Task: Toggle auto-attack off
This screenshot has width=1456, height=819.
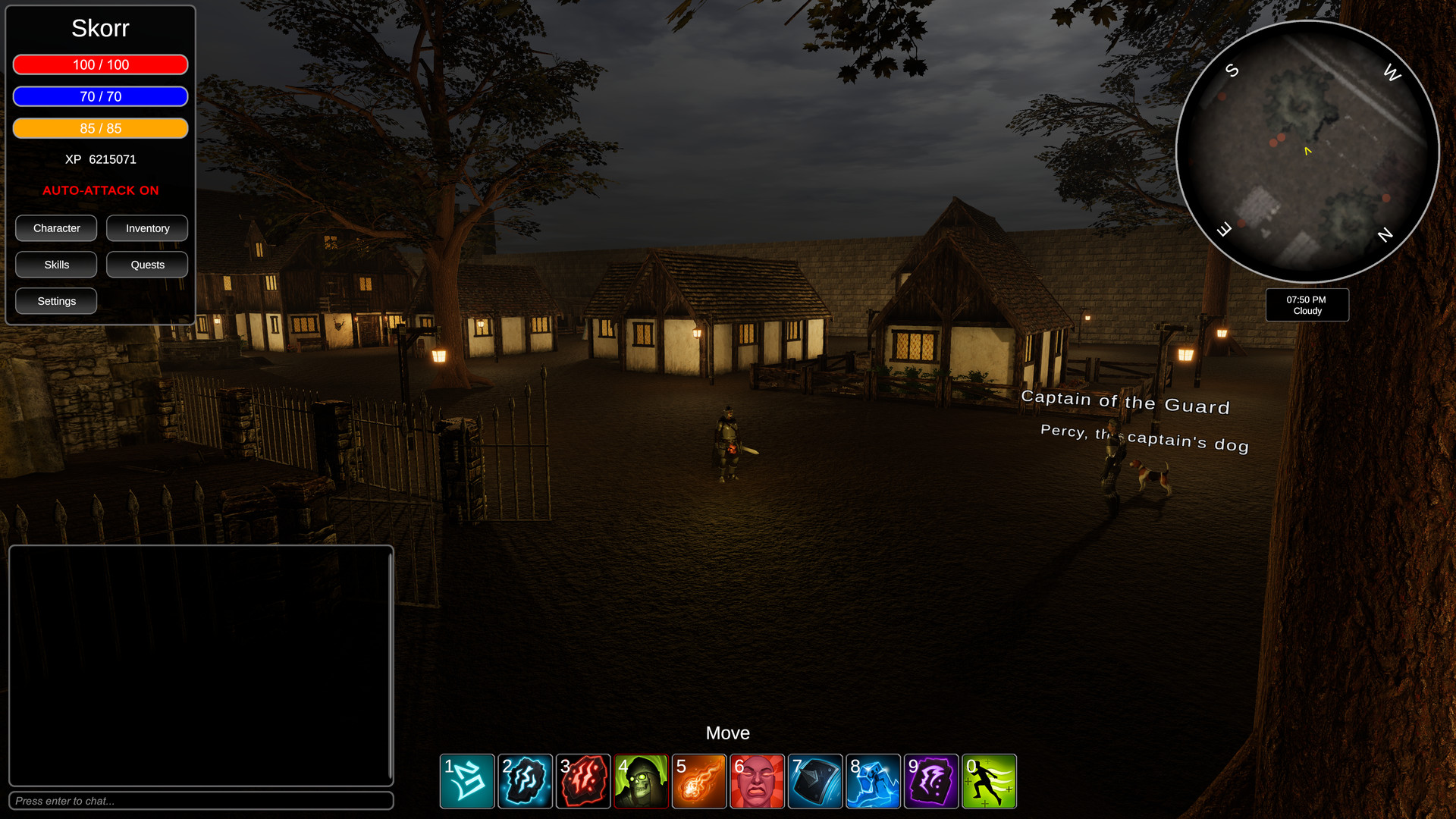Action: 100,190
